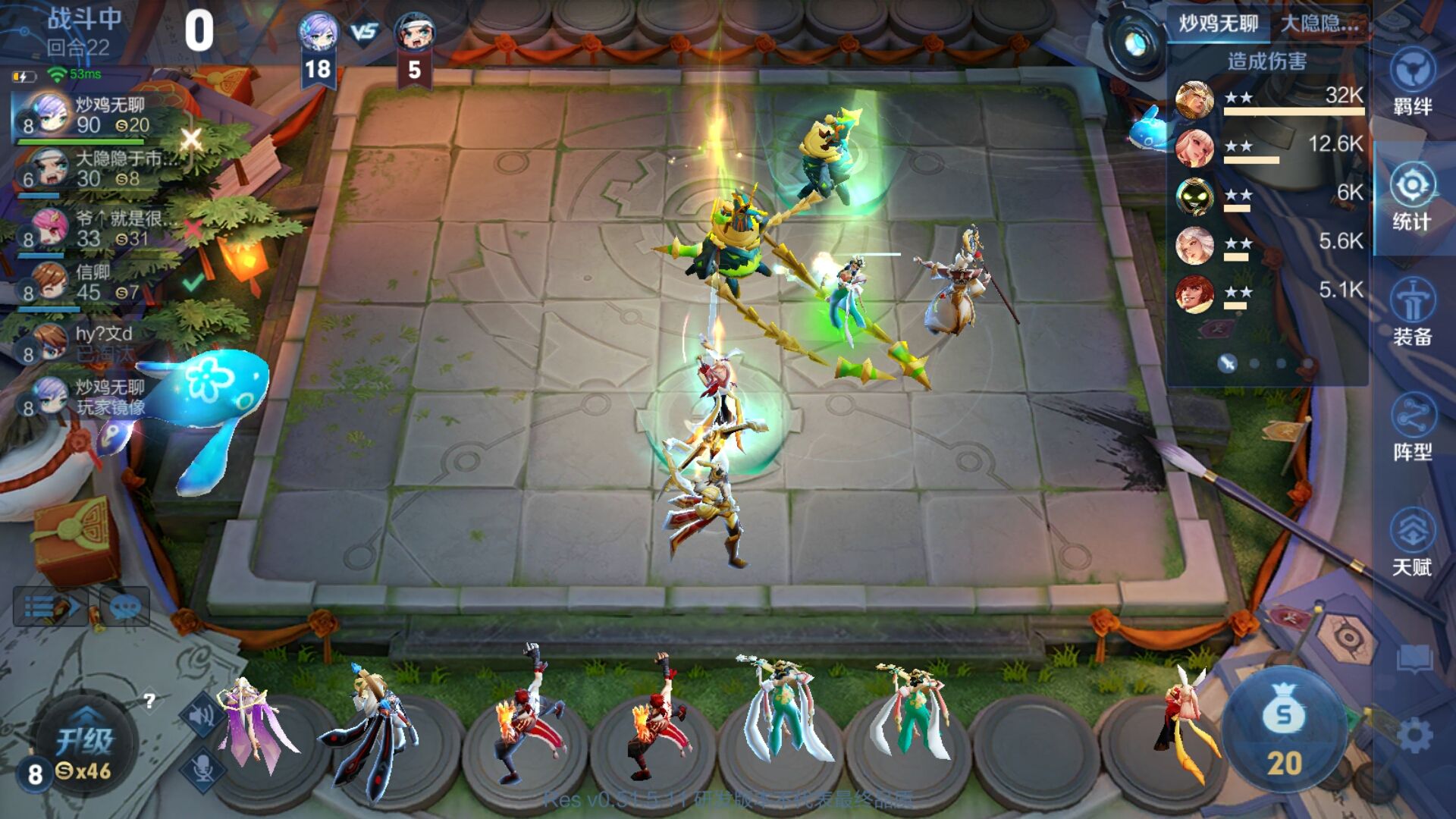The image size is (1456, 819).
Task: Select the 统计 statistics button
Action: pyautogui.click(x=1411, y=199)
